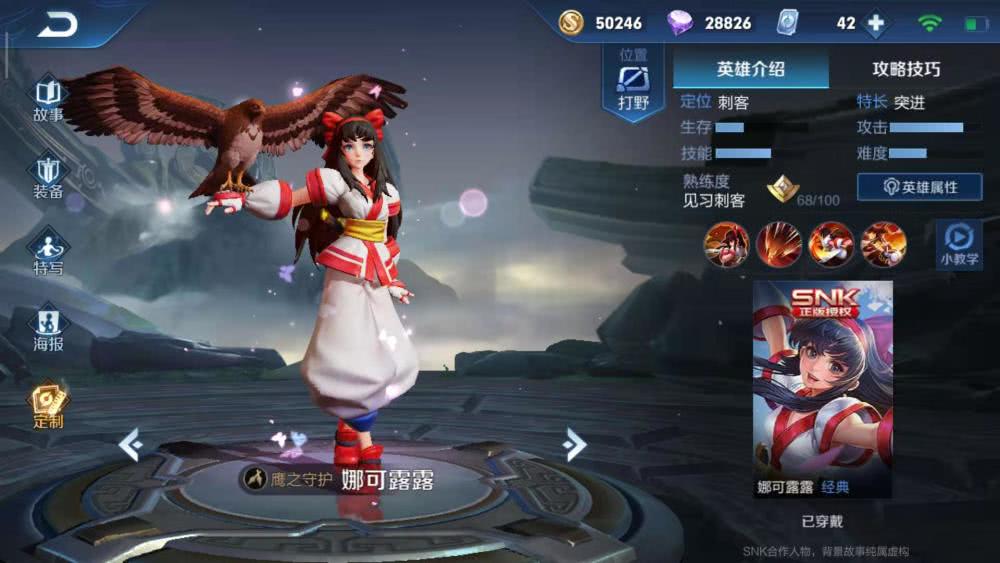Screen dimensions: 1000x563
Task: Tap the 鹰之守护 passive icon
Action: [x=254, y=479]
